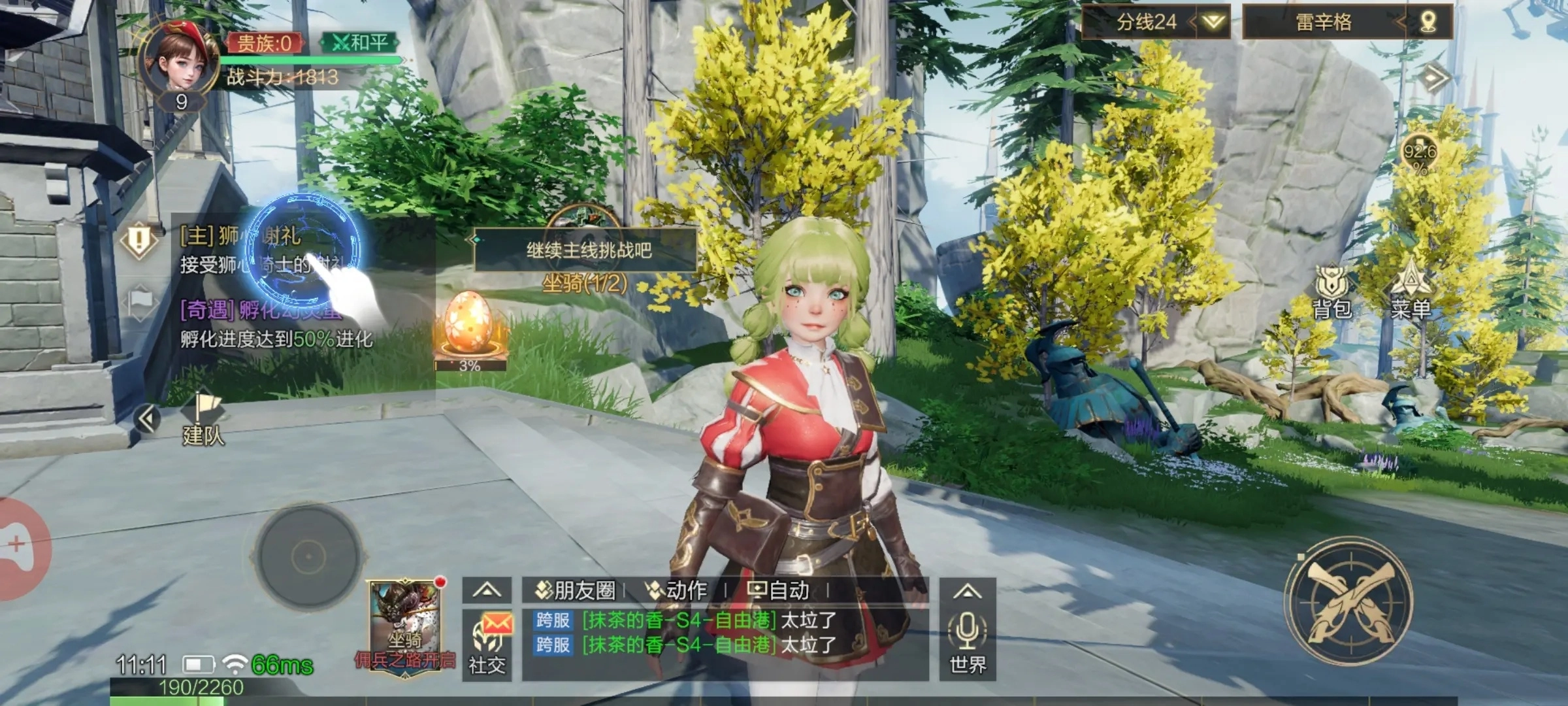The width and height of the screenshot is (1568, 706).
Task: Select the main quest exclamation tab
Action: tap(139, 239)
